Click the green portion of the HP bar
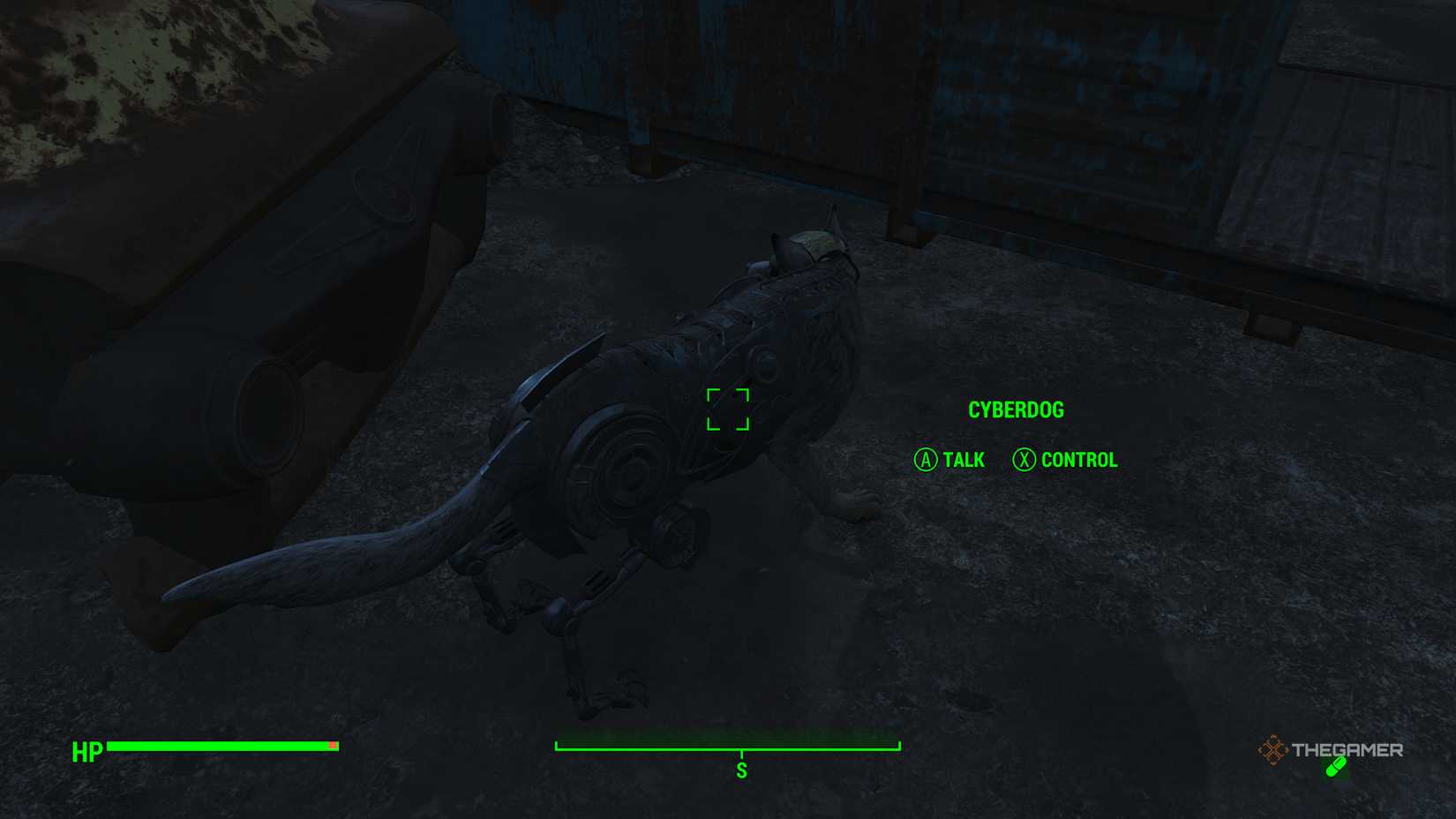Screen dimensions: 1456x819 pyautogui.click(x=221, y=748)
